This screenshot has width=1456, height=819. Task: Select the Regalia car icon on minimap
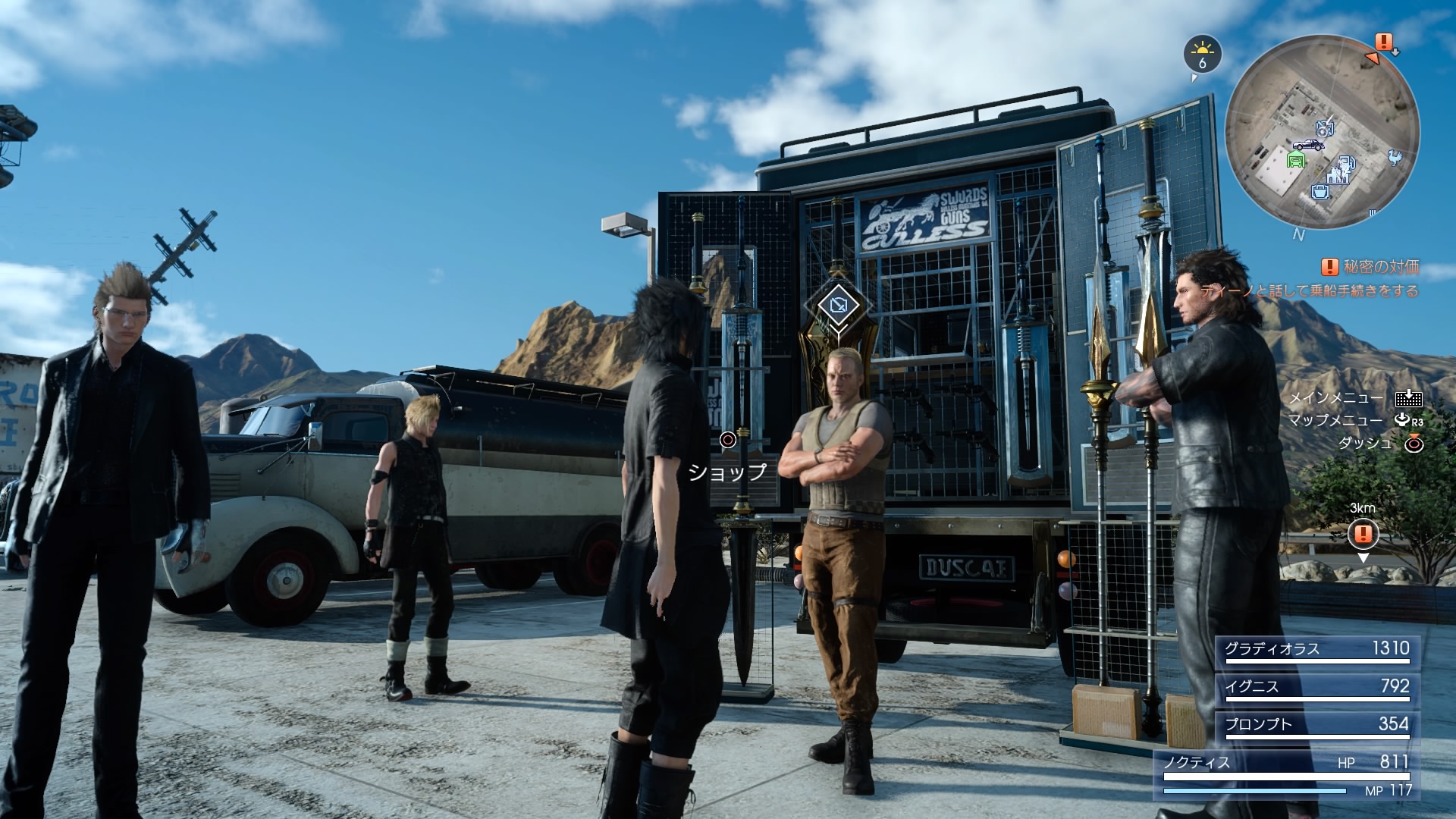click(1308, 144)
